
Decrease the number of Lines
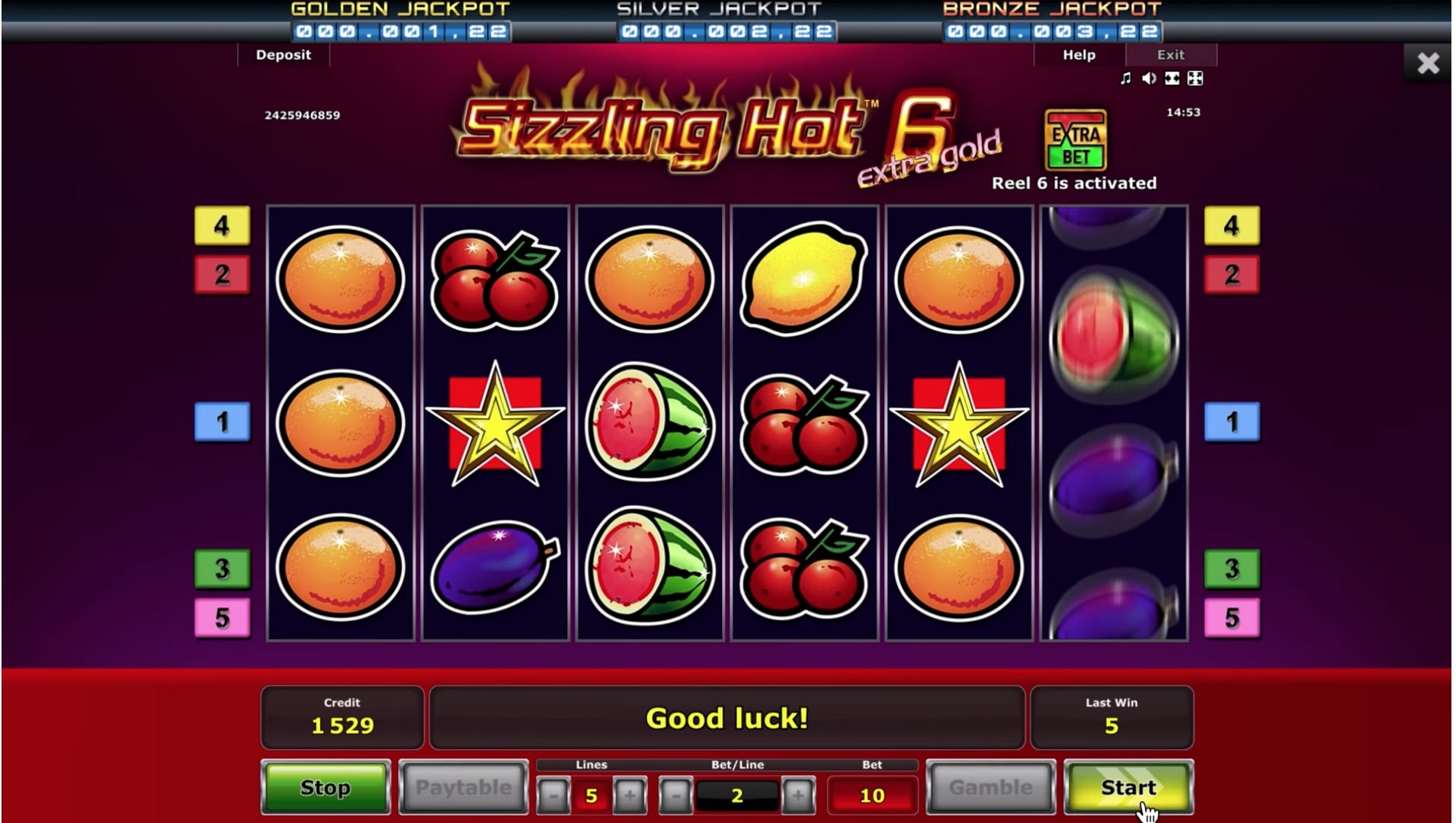point(553,796)
